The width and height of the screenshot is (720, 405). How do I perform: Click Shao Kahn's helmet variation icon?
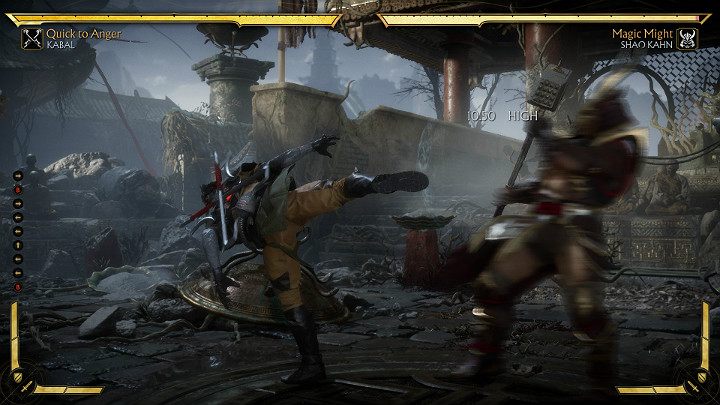click(x=688, y=38)
